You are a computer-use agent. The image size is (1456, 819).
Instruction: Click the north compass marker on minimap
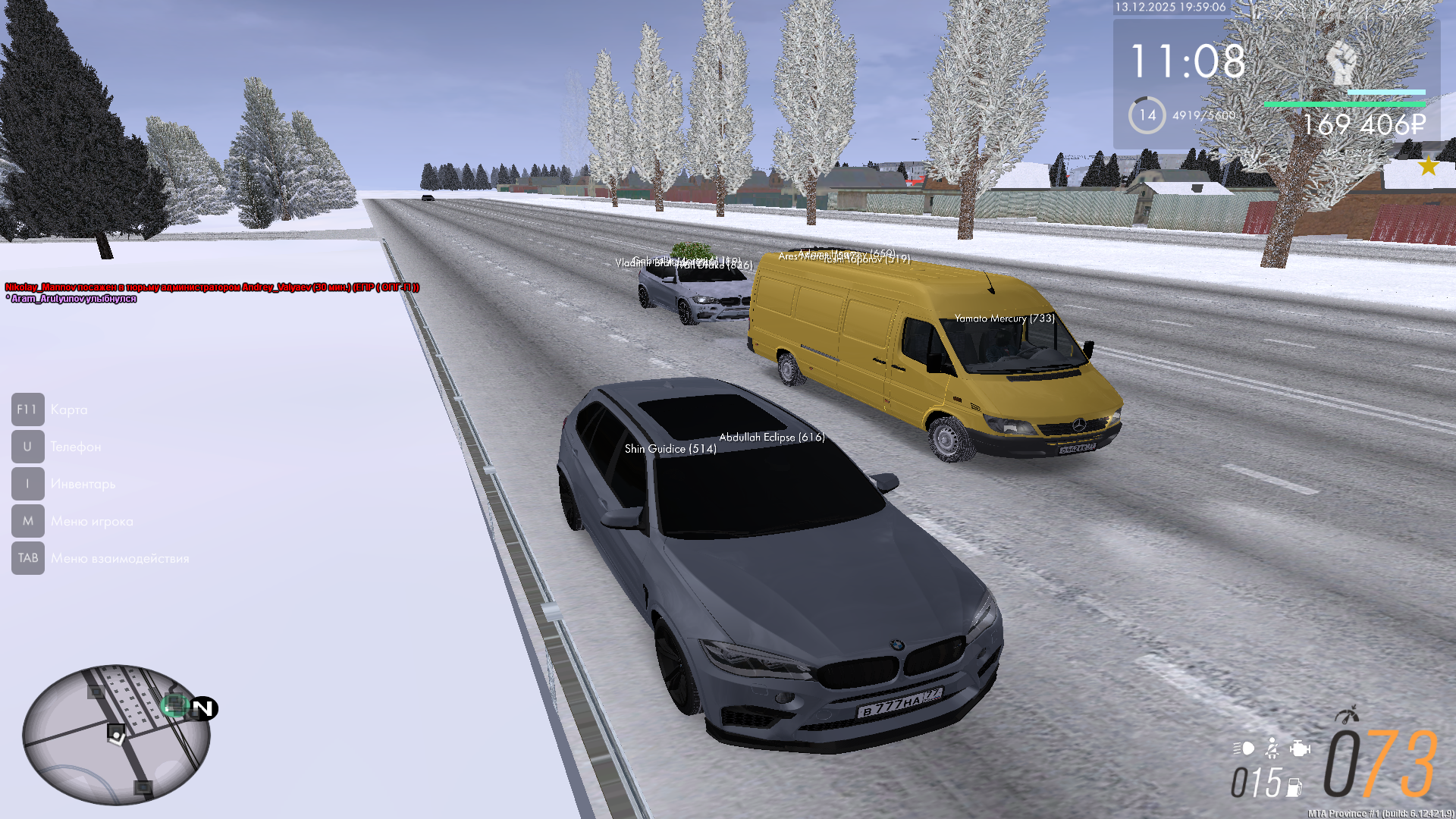(203, 708)
